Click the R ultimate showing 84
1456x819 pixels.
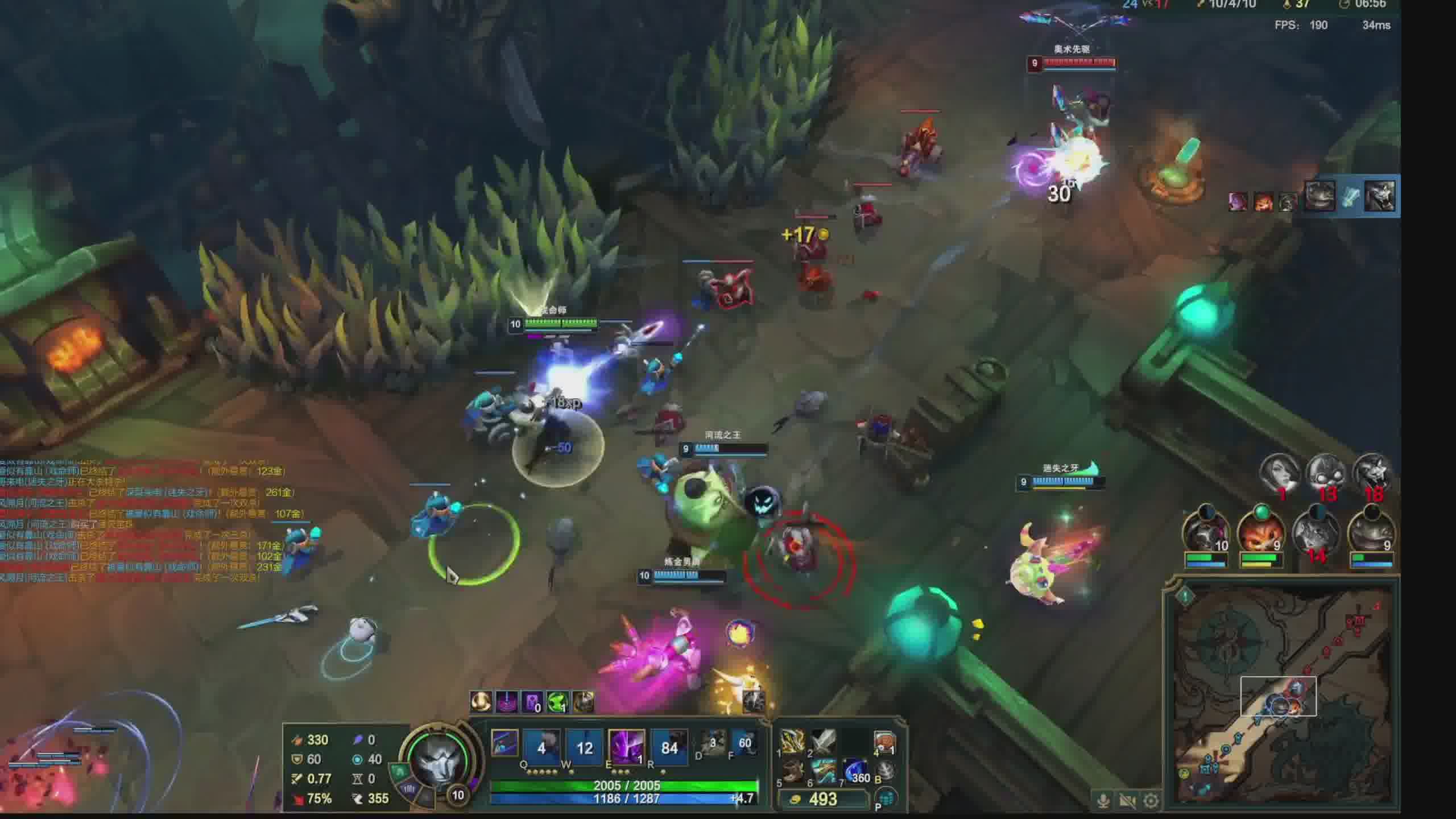tap(669, 747)
